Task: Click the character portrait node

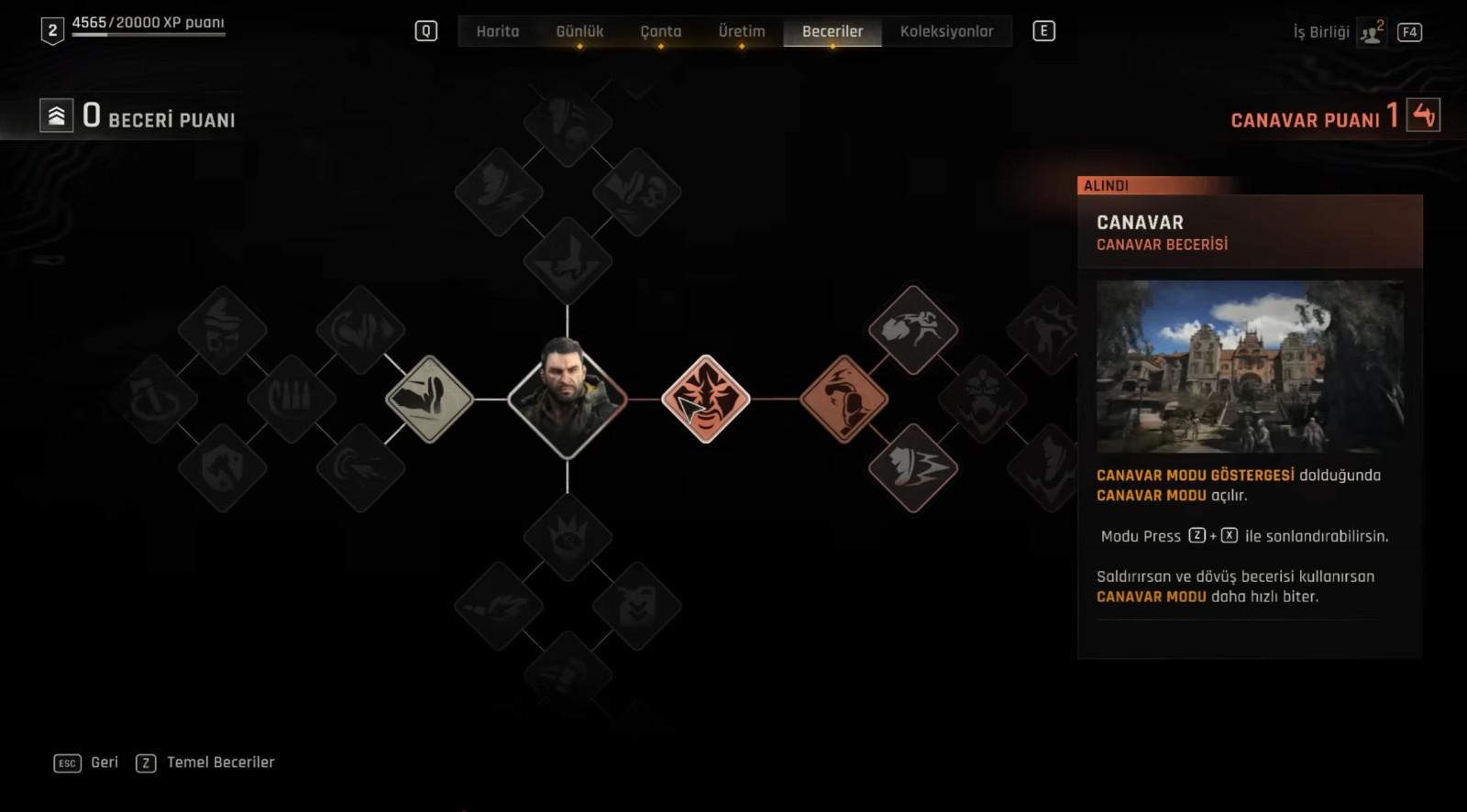Action: 568,399
